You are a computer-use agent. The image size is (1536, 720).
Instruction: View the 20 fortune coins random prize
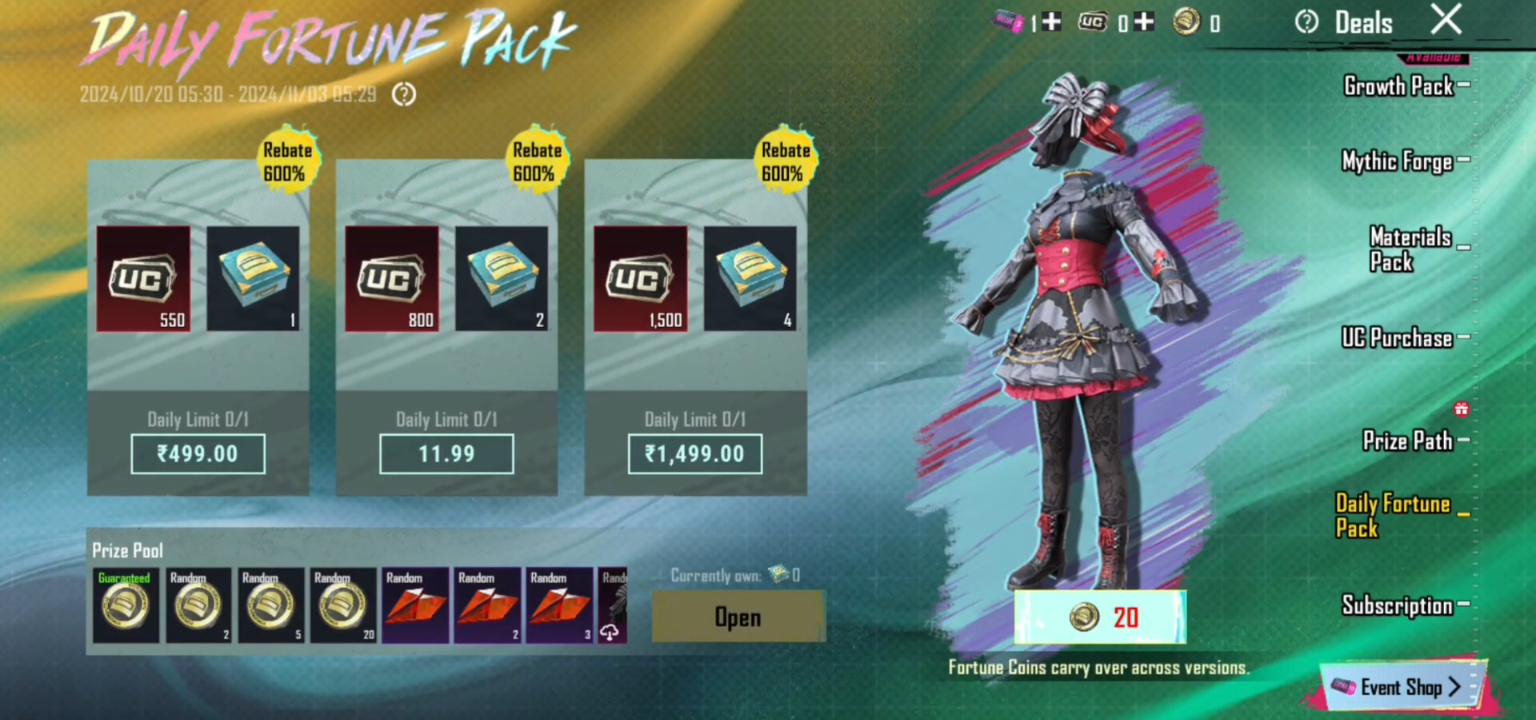pyautogui.click(x=343, y=606)
